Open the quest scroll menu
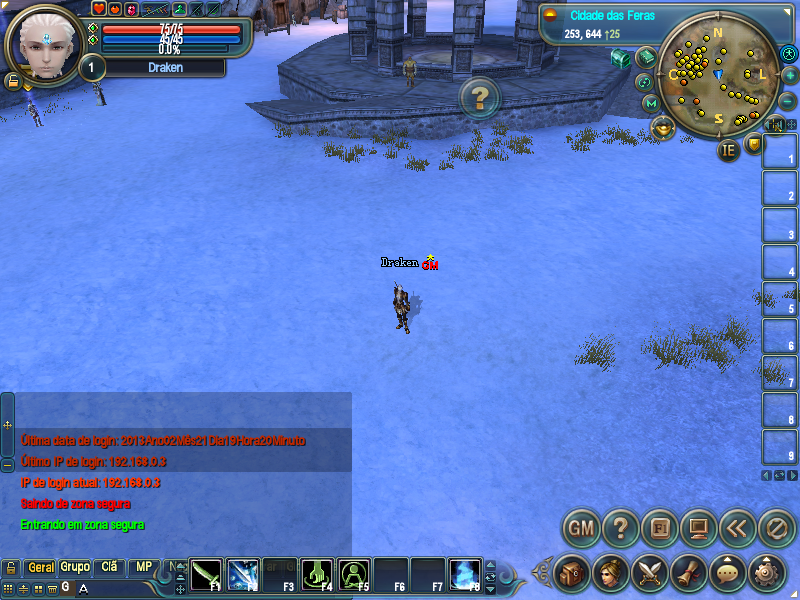Screen dimensions: 800x600 coord(688,572)
